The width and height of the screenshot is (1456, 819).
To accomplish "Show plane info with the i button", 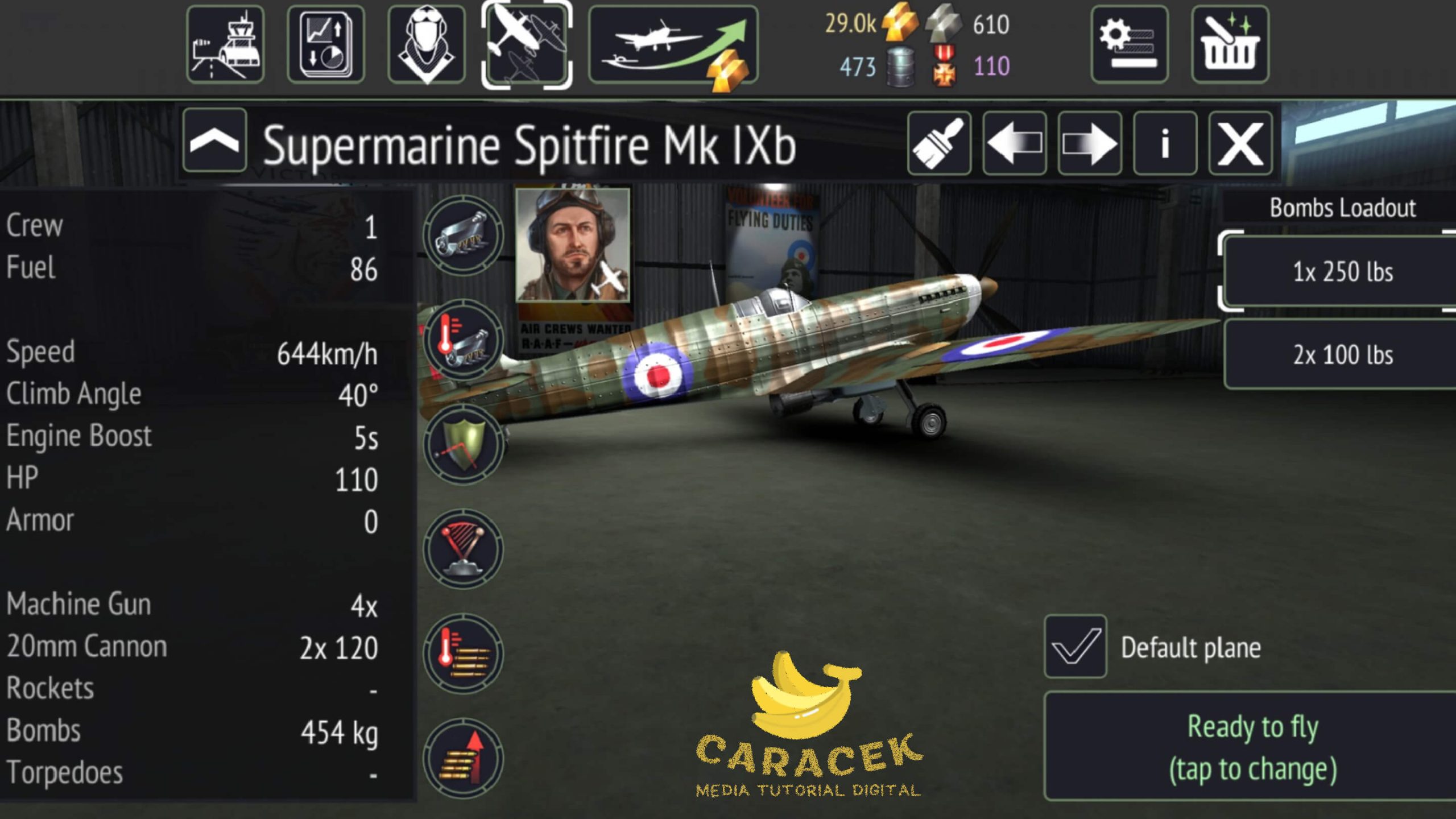I will coord(1165,143).
